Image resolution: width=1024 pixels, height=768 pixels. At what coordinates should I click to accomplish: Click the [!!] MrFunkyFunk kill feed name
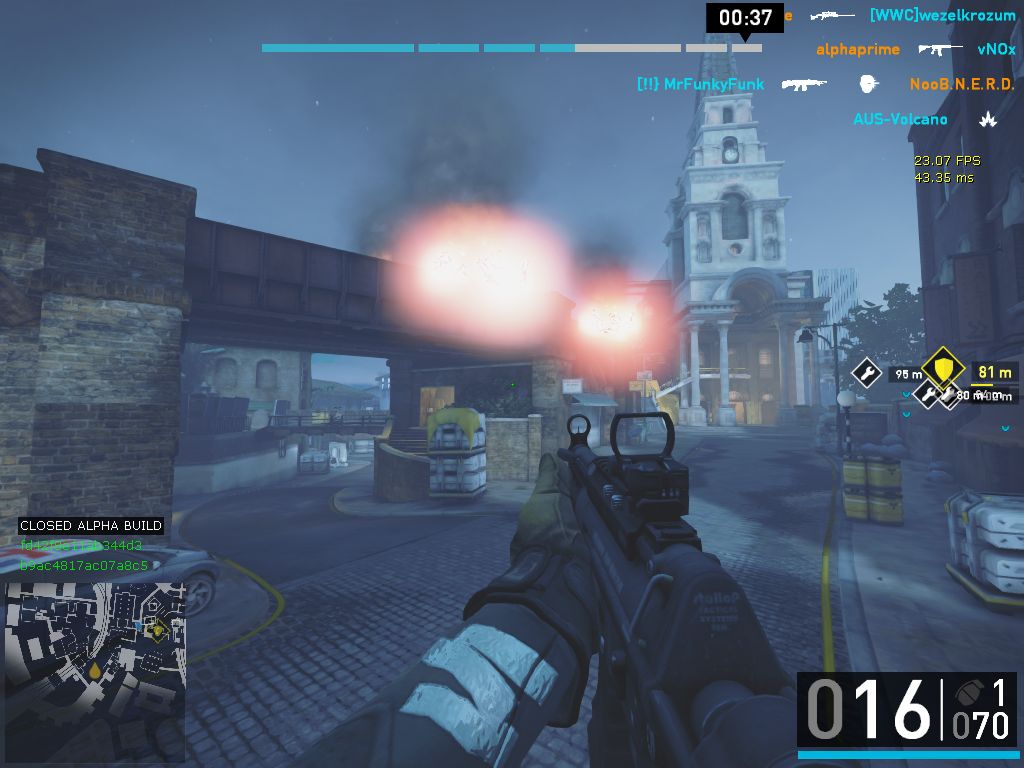700,84
